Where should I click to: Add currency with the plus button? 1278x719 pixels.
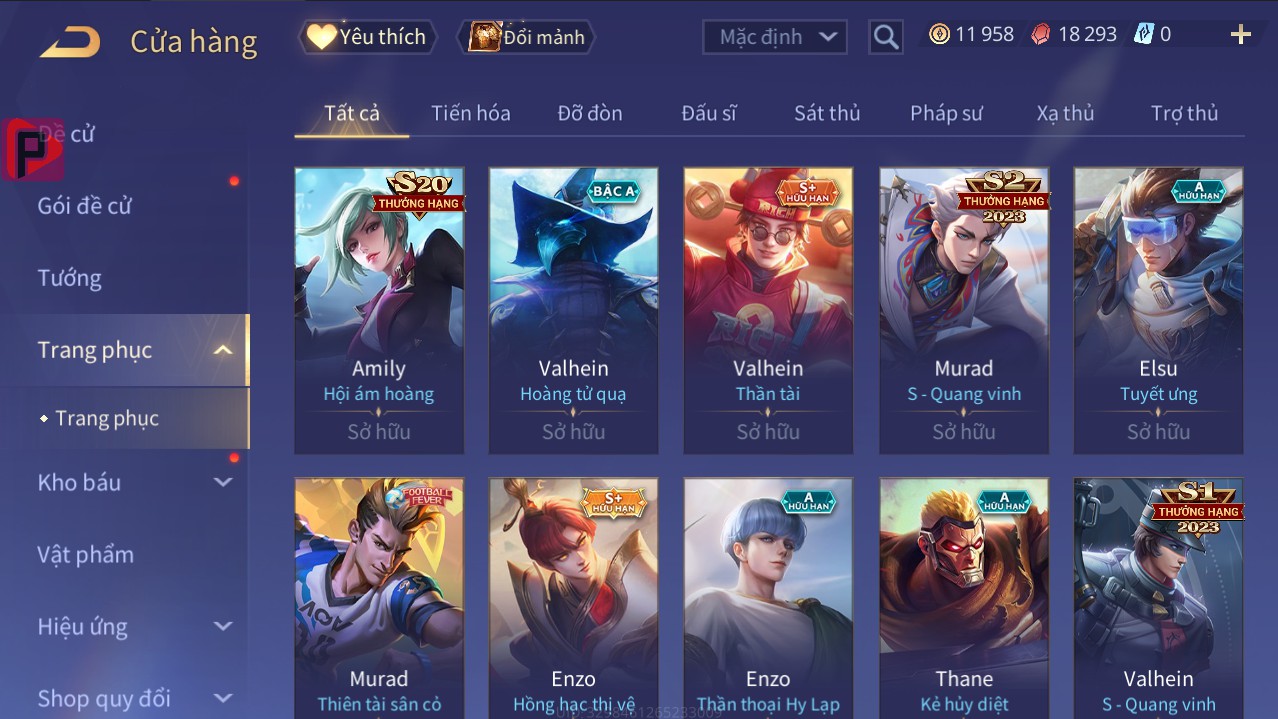(1240, 35)
